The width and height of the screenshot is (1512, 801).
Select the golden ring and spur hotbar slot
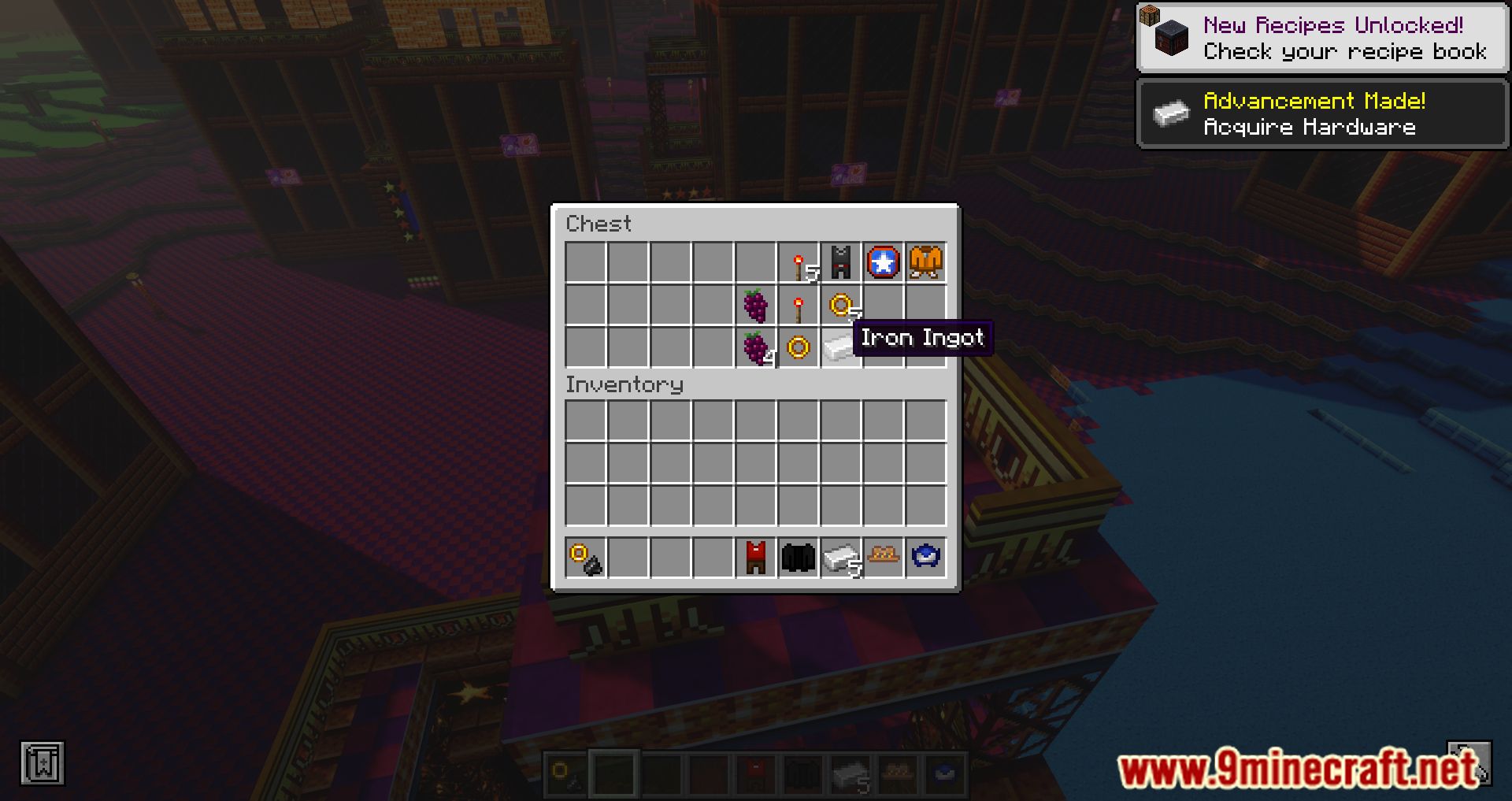[583, 556]
